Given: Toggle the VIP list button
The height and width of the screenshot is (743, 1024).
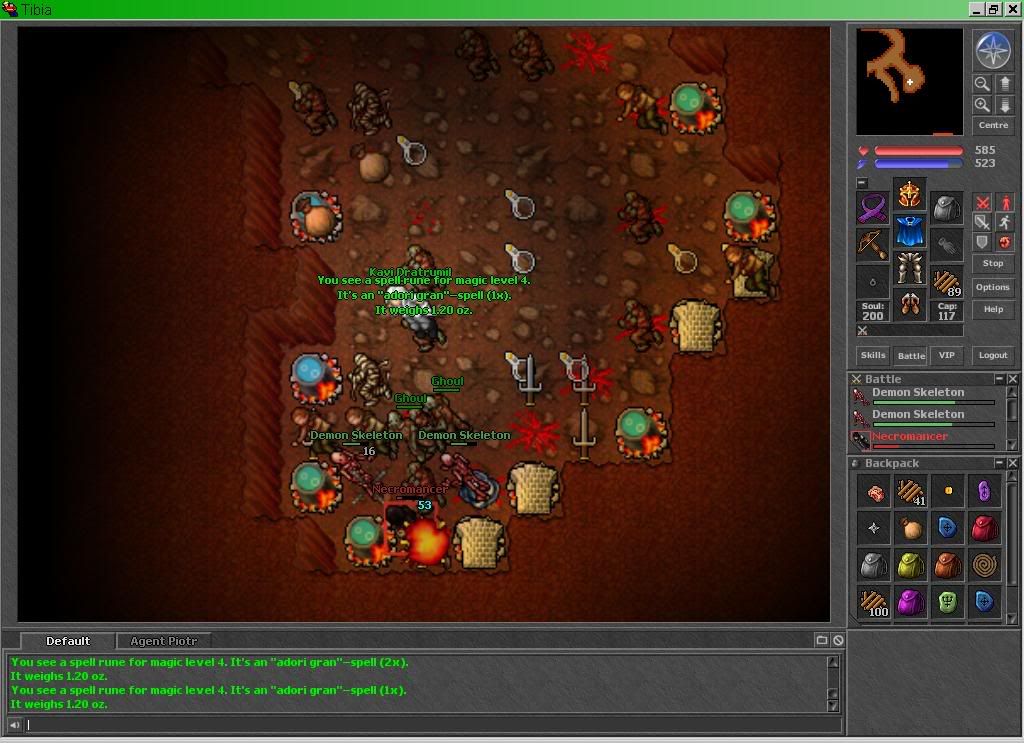Looking at the screenshot, I should coord(946,355).
